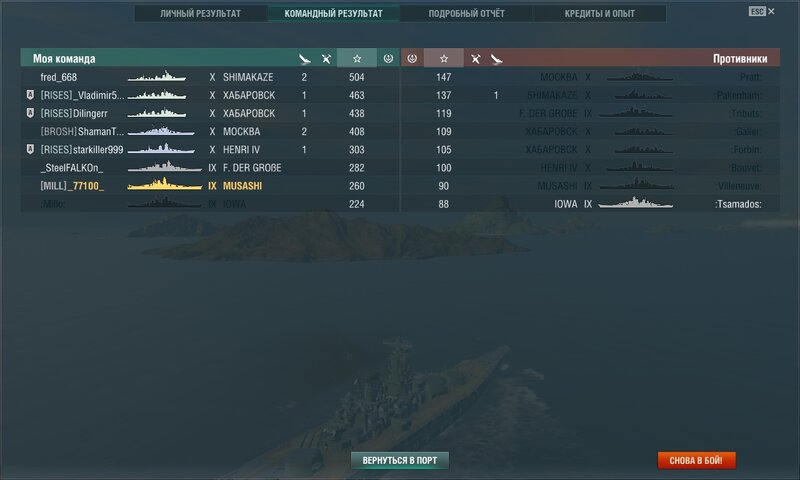Viewport: 800px width, 480px height.
Task: Choose enemy player :Pakenham: row
Action: 738,95
